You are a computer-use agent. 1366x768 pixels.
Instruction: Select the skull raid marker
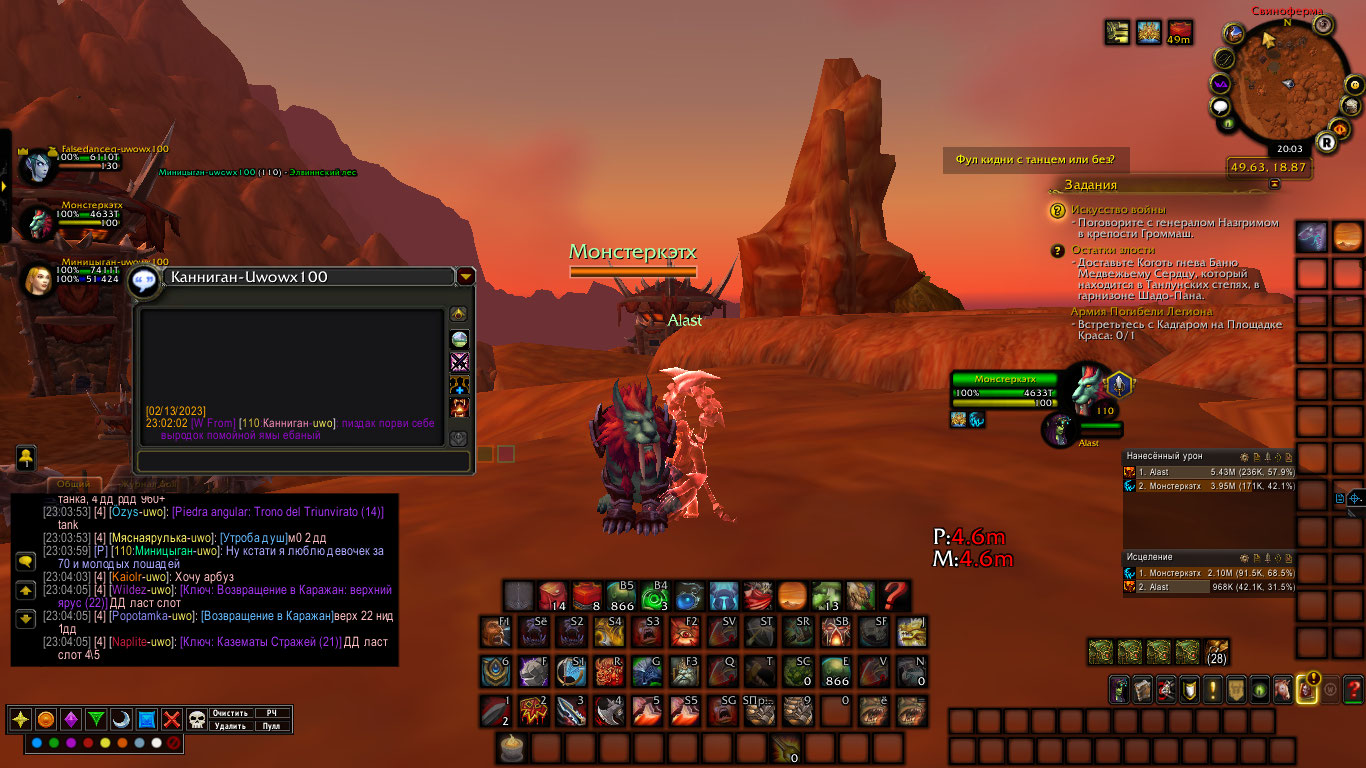(197, 719)
